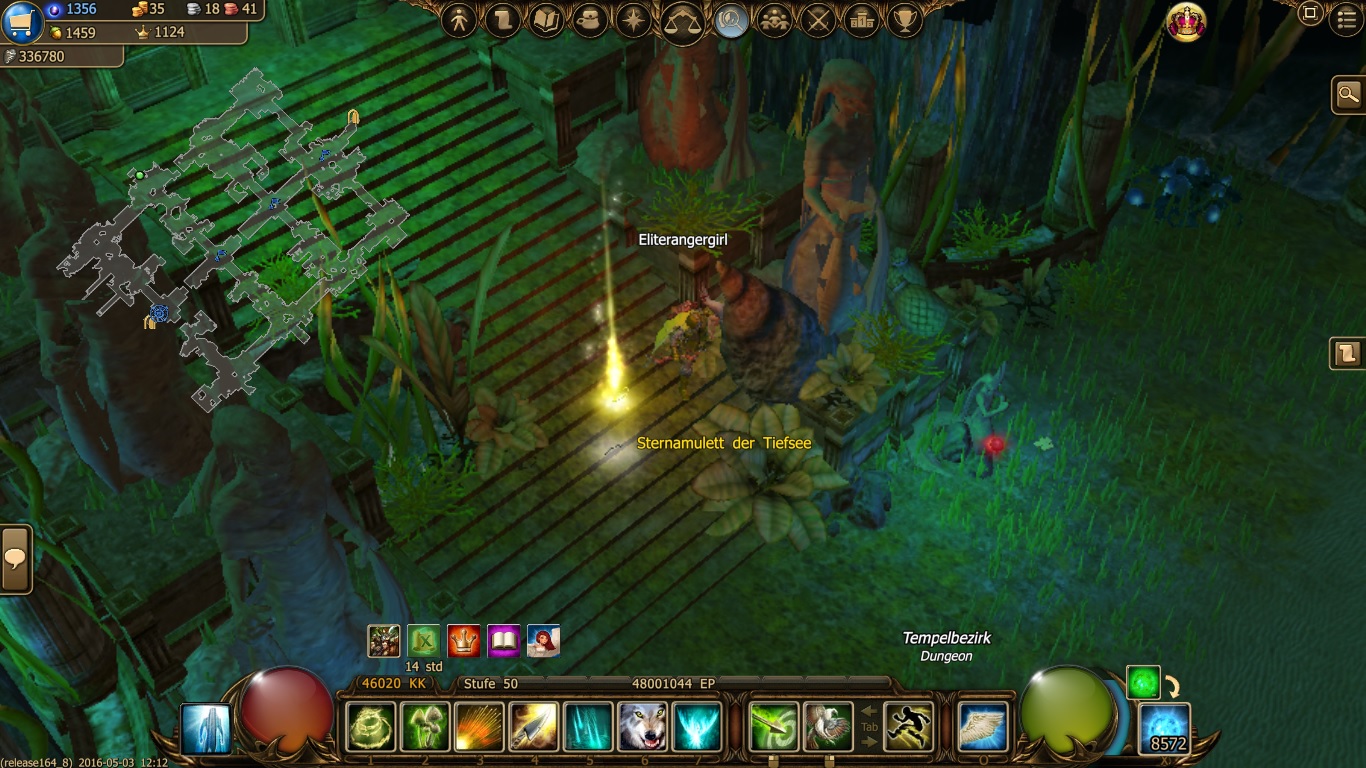Activate the running man sprint skill
1366x768 pixels.
[x=908, y=727]
